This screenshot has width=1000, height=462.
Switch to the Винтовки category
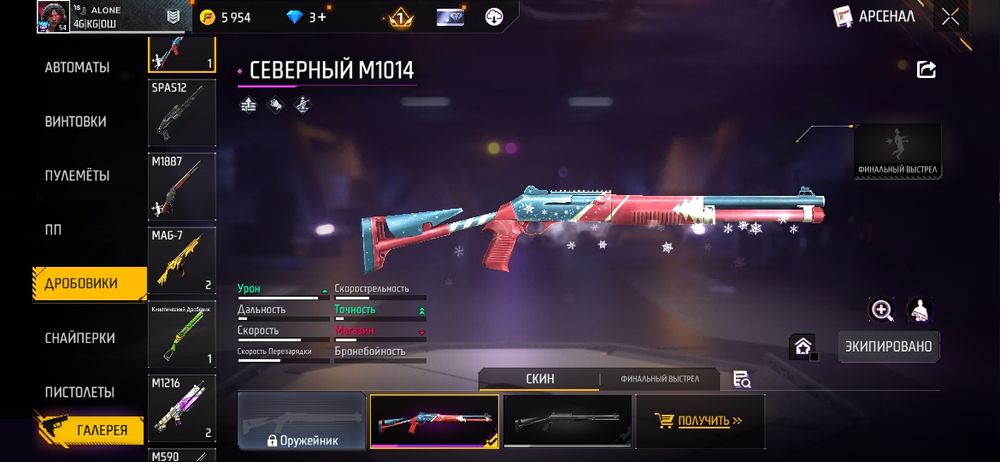(x=76, y=122)
